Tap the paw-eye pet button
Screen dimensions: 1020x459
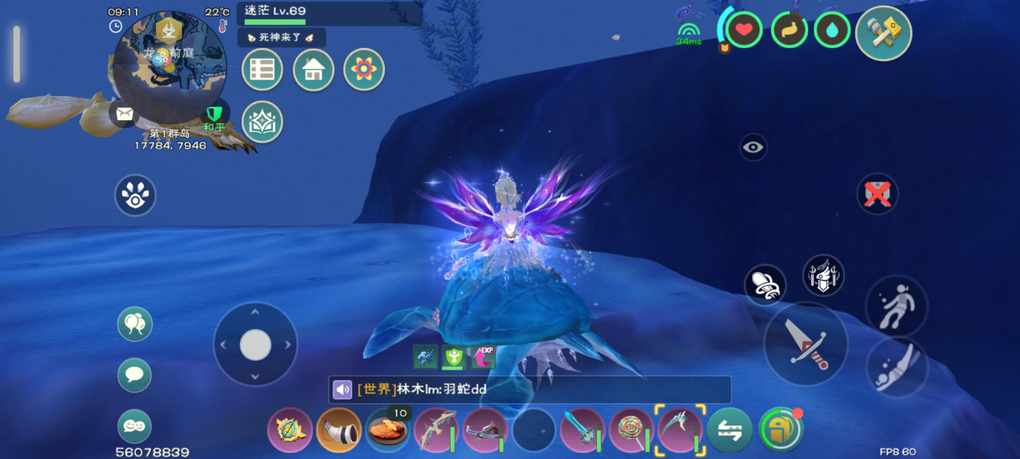pyautogui.click(x=135, y=195)
